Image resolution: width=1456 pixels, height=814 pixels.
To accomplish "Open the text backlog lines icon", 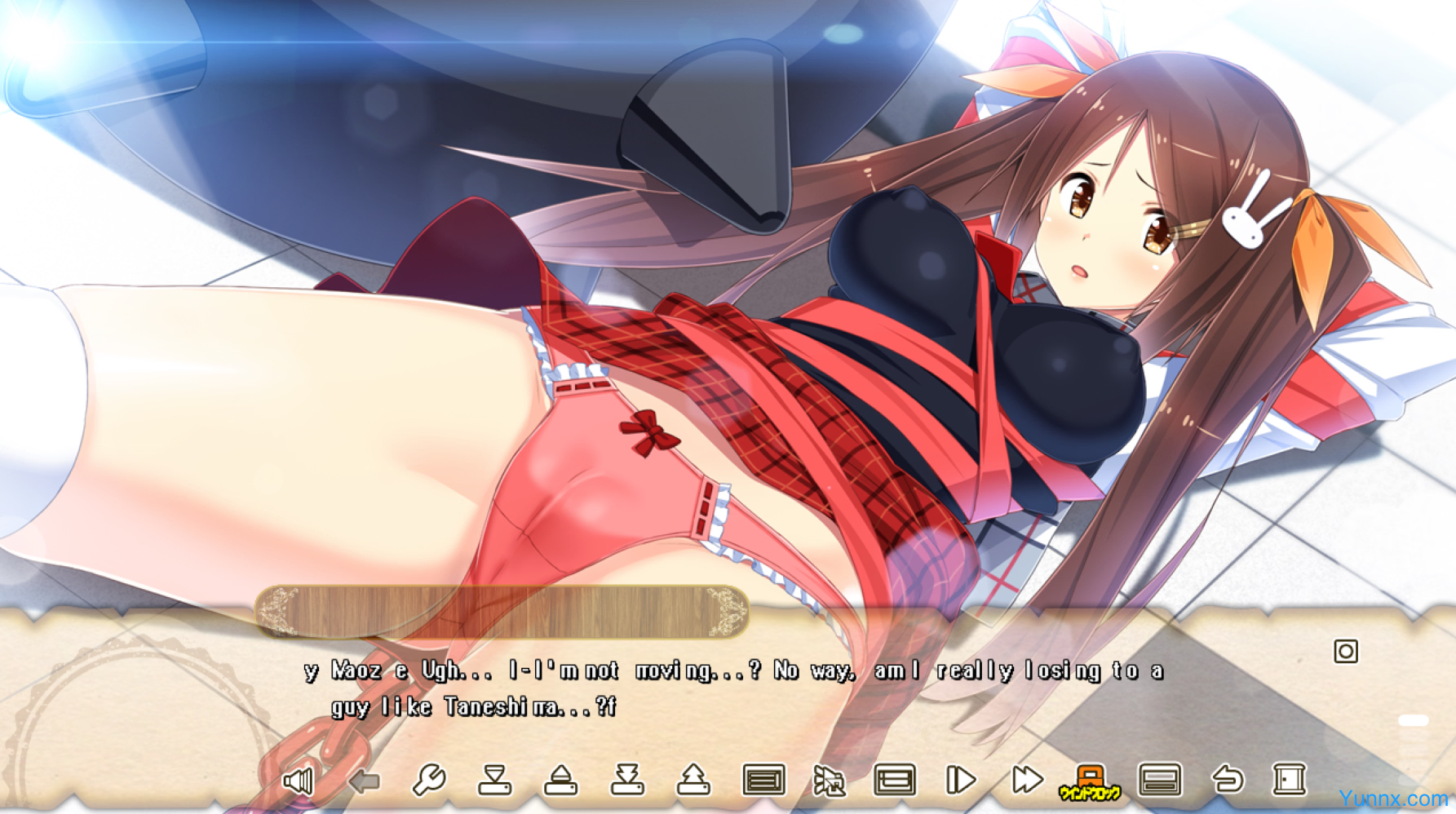I will coord(763,781).
